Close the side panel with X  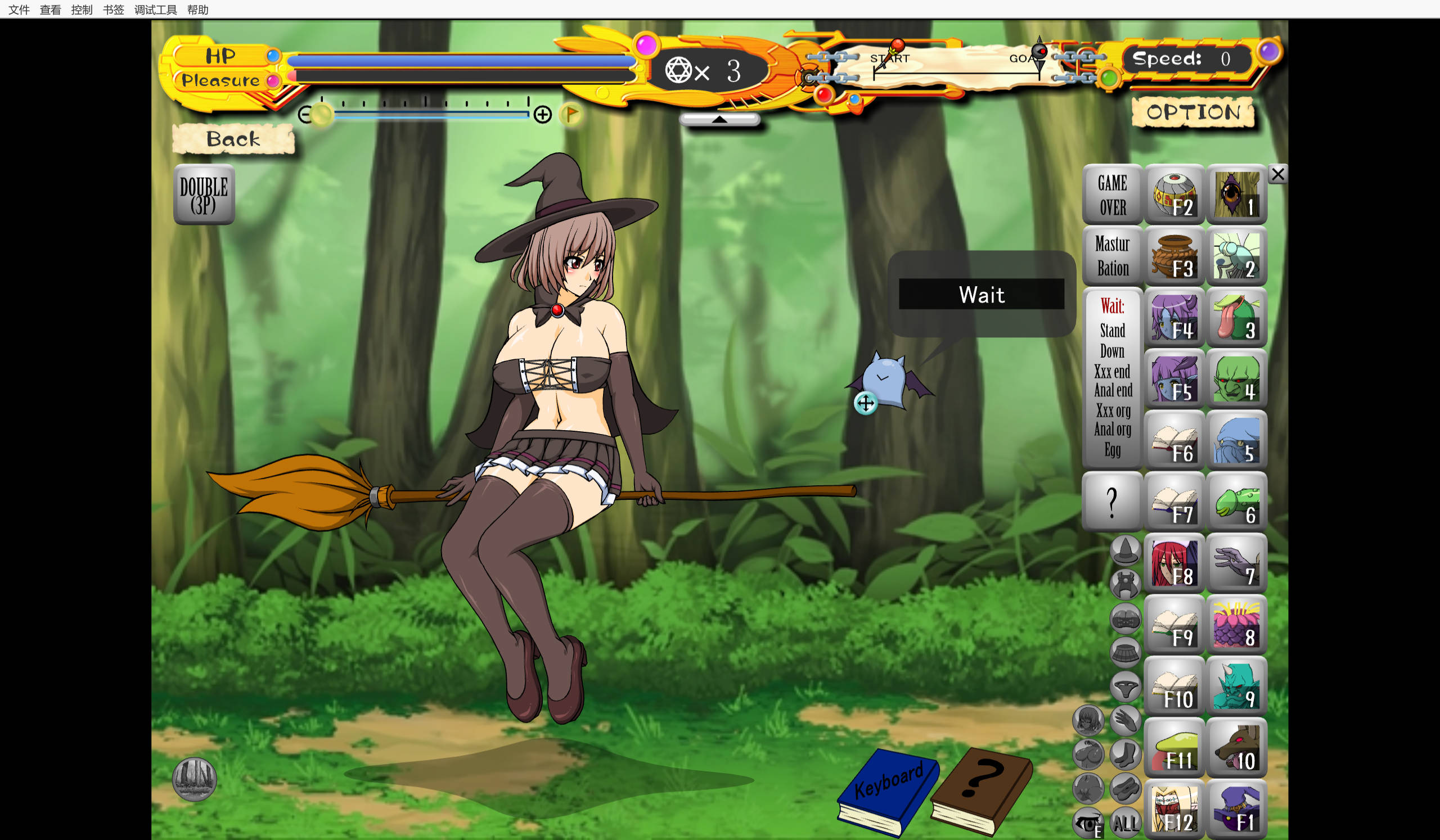point(1277,174)
